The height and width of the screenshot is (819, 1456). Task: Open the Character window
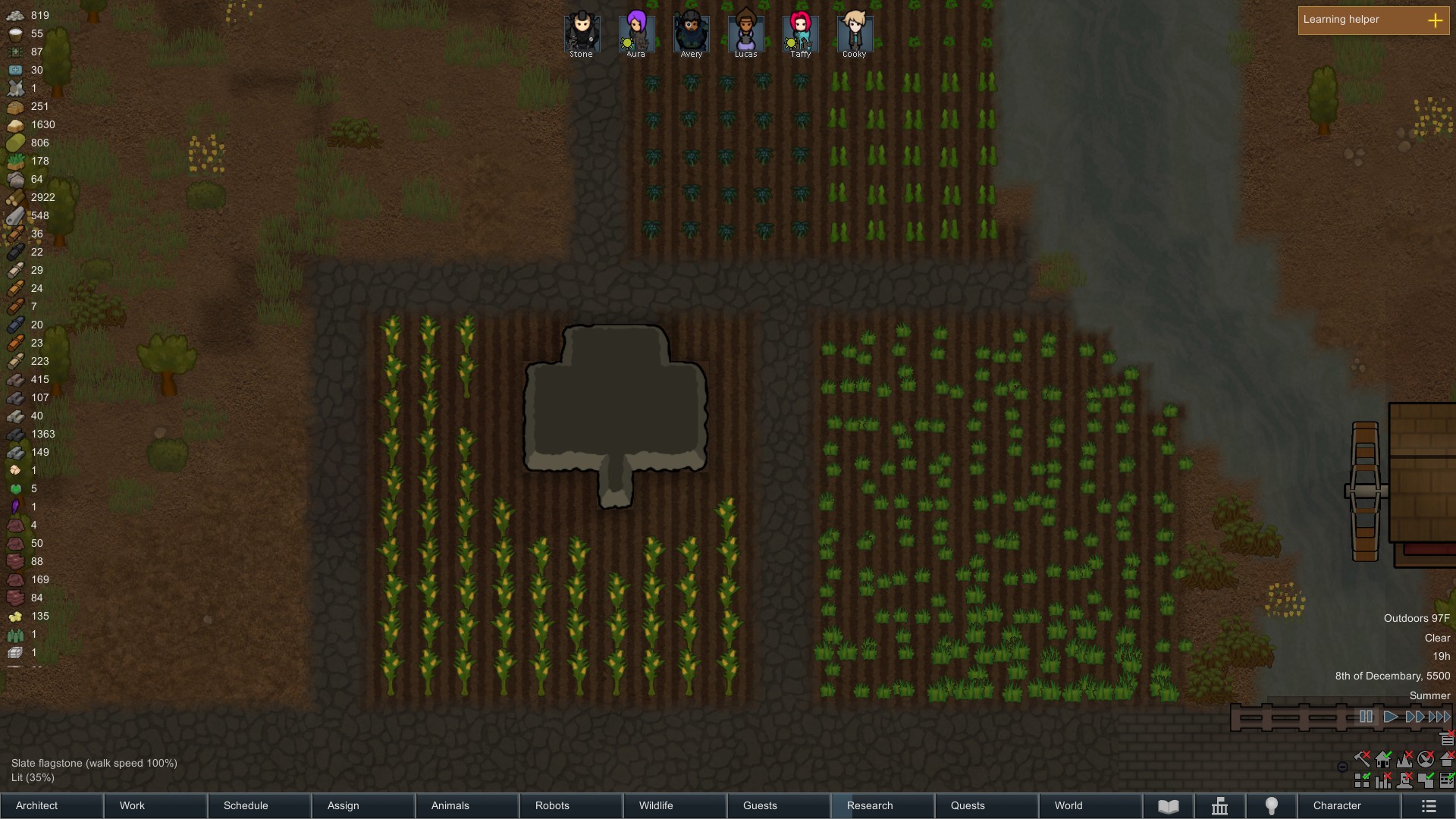[x=1337, y=805]
